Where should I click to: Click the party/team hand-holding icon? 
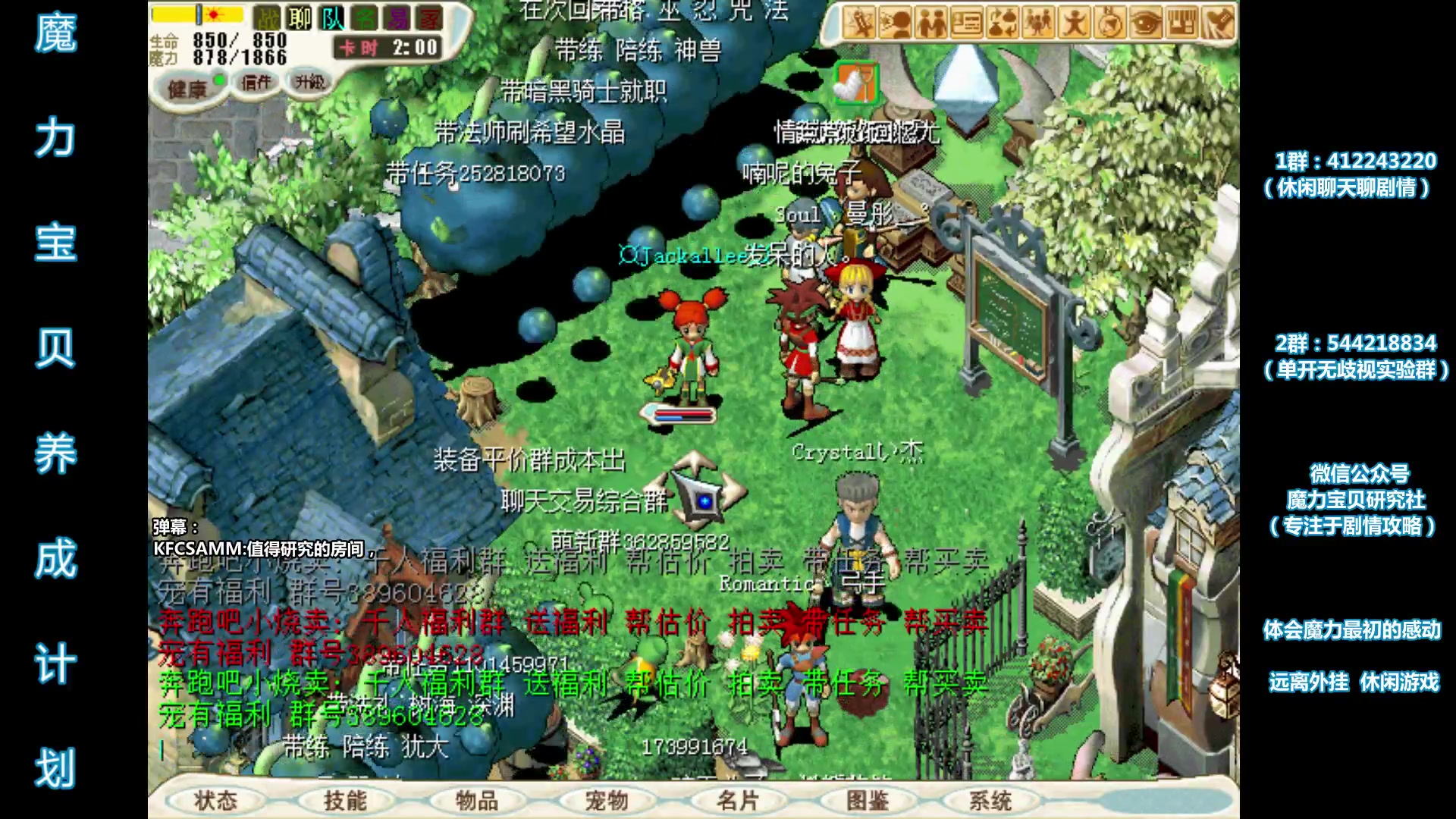[931, 21]
